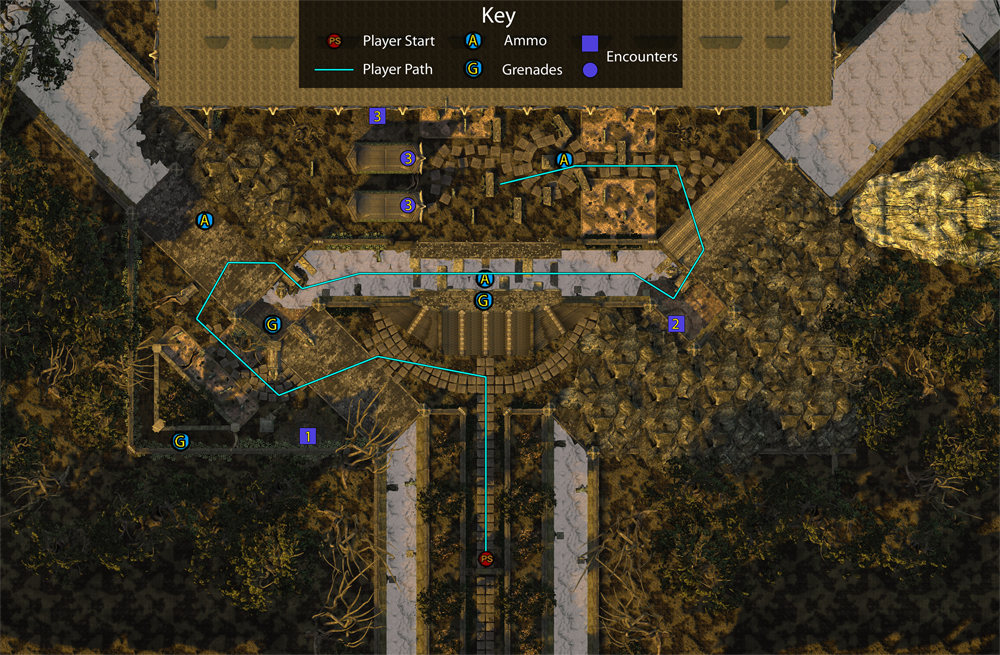Image resolution: width=1000 pixels, height=655 pixels.
Task: Select the Grenades entry in the Key
Action: [532, 70]
